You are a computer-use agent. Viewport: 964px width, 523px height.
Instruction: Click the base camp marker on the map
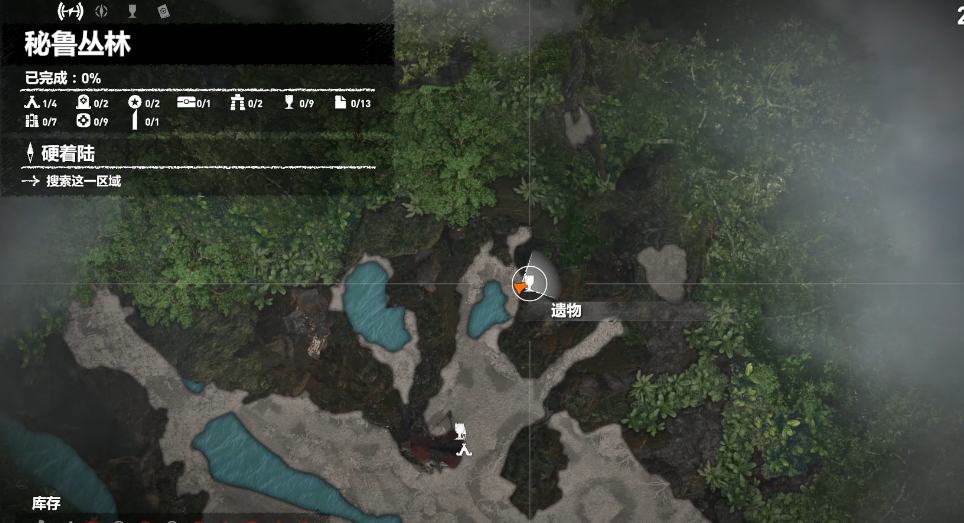tap(463, 449)
